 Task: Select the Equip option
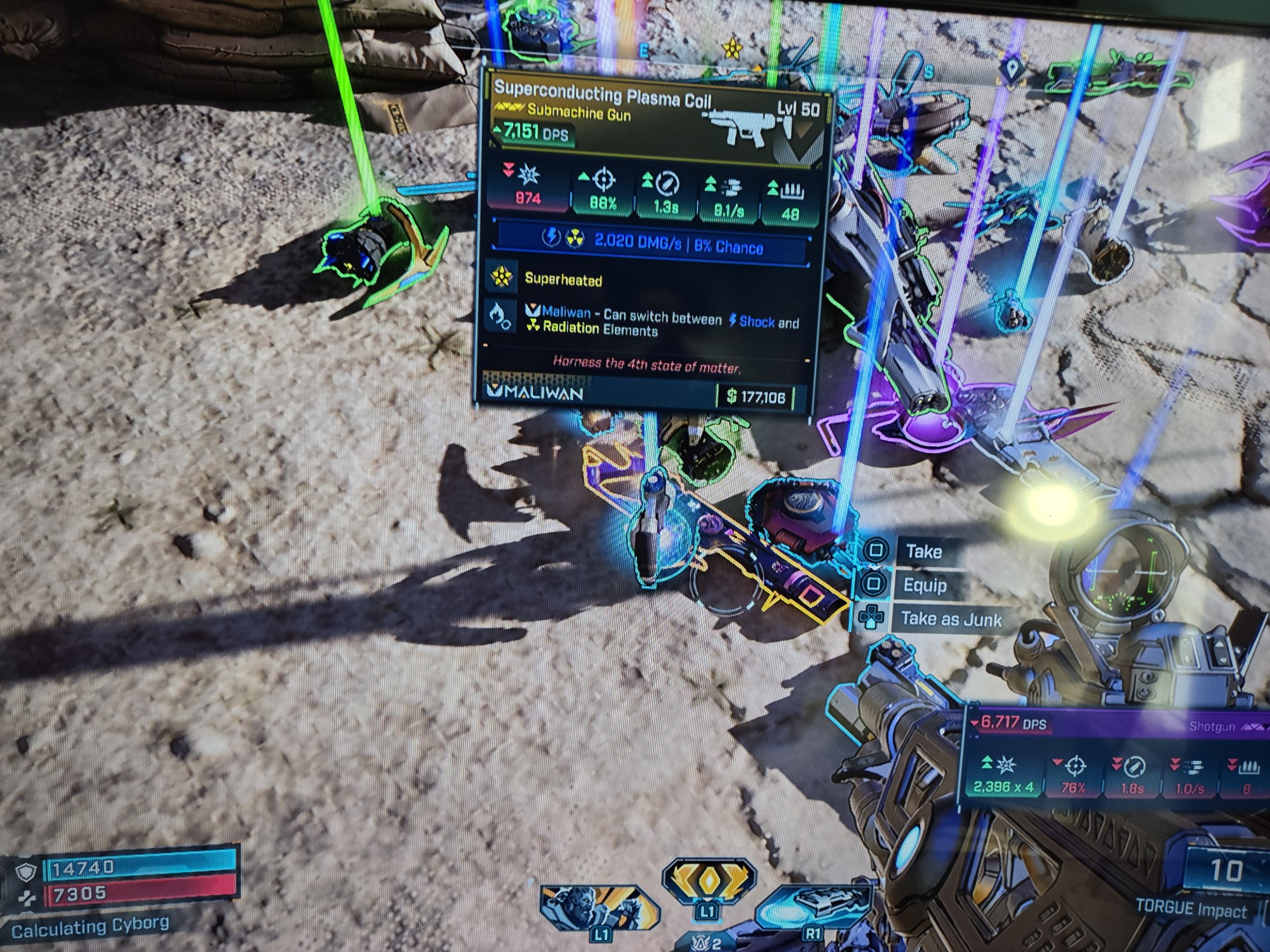tap(924, 585)
